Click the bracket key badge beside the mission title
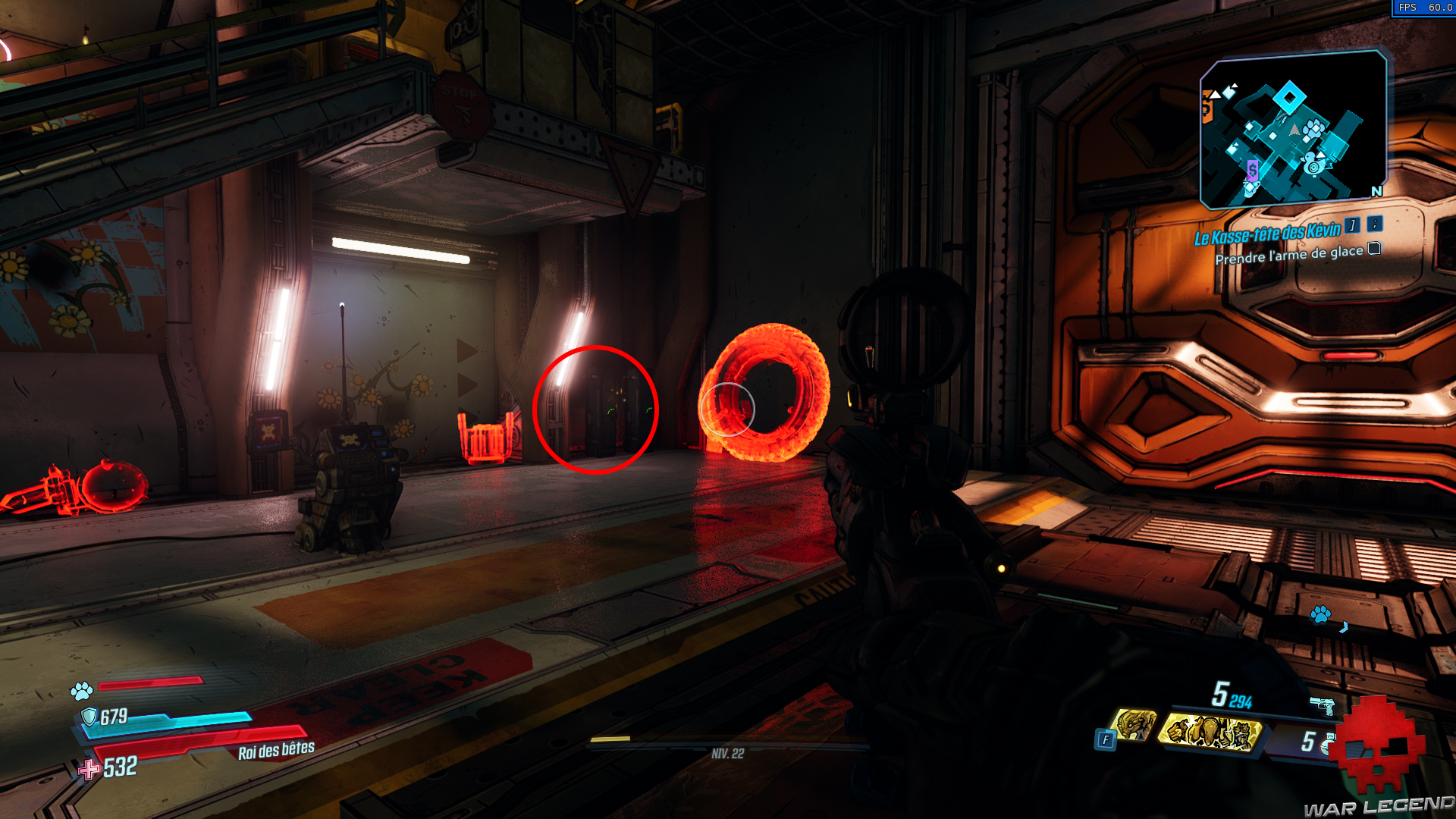This screenshot has width=1456, height=819. click(1351, 227)
